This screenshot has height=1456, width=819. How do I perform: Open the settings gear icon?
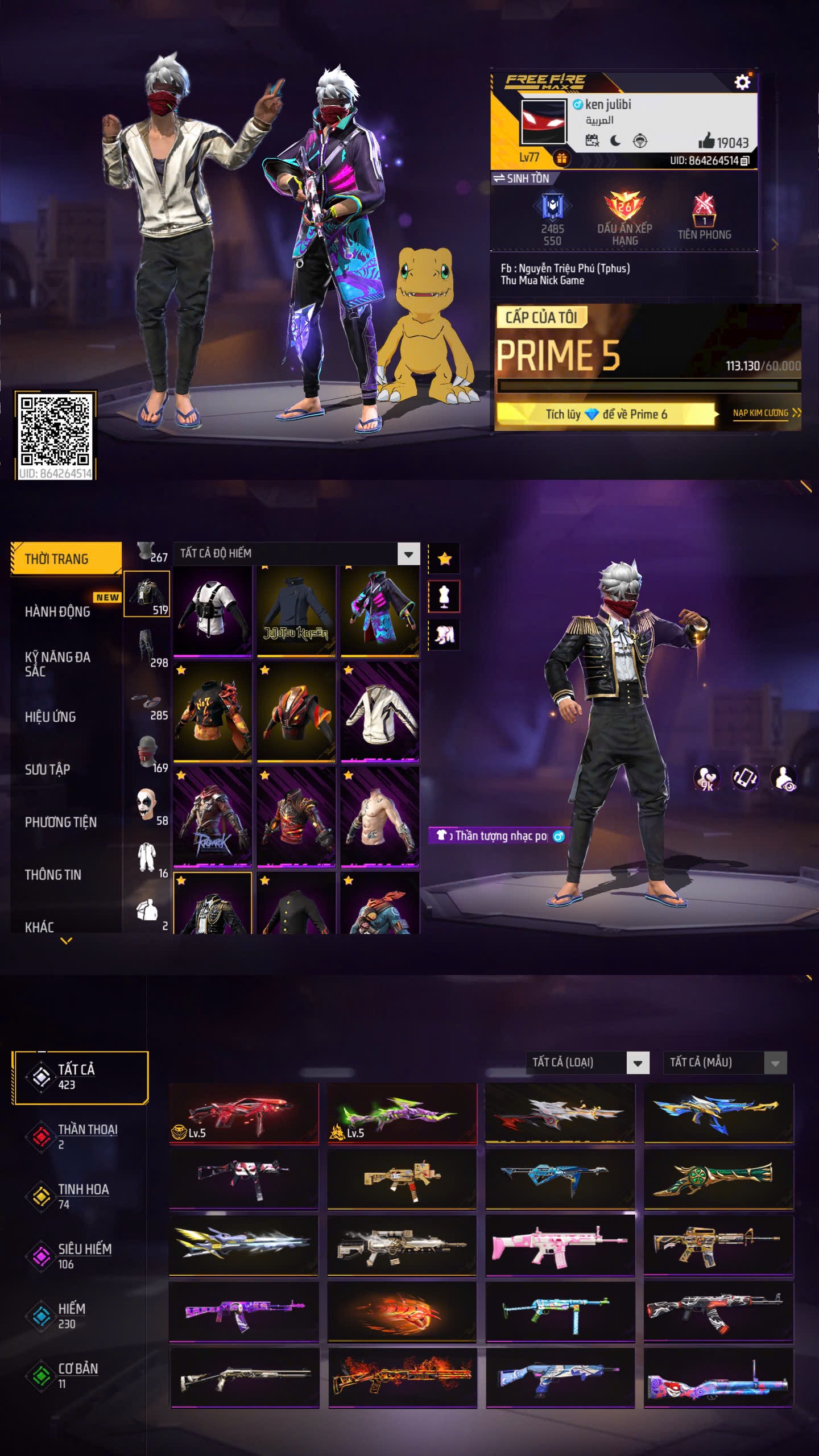click(742, 83)
